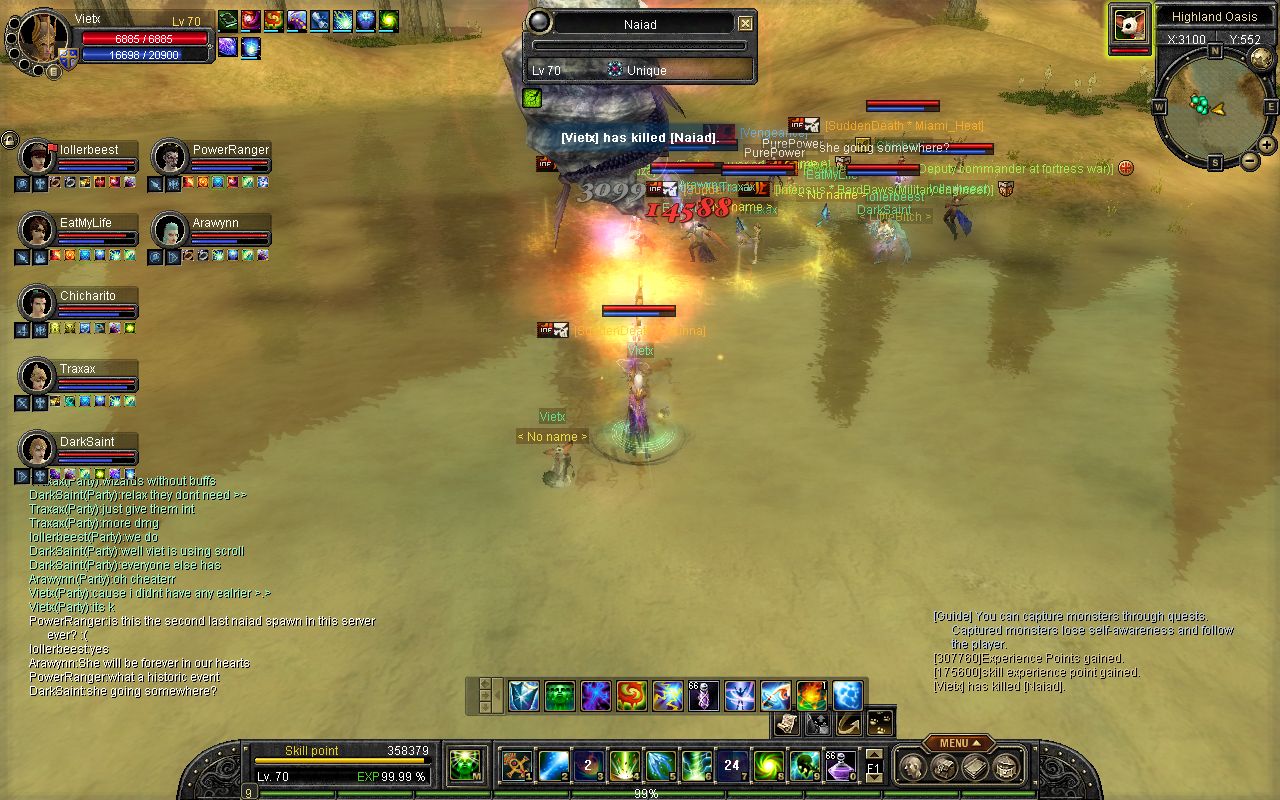The height and width of the screenshot is (800, 1280).
Task: Select party member Chicharito
Action: pyautogui.click(x=38, y=303)
